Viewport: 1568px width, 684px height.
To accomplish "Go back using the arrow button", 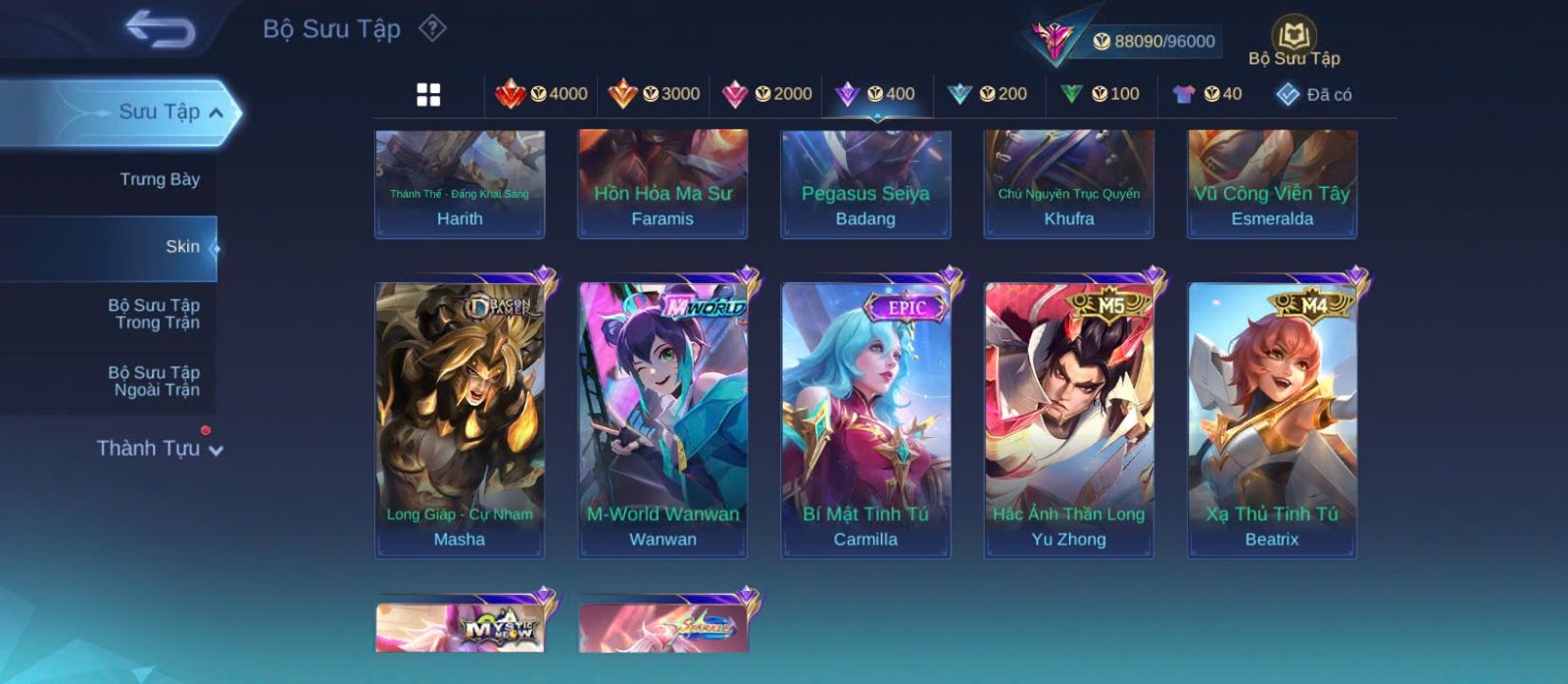I will tap(160, 29).
